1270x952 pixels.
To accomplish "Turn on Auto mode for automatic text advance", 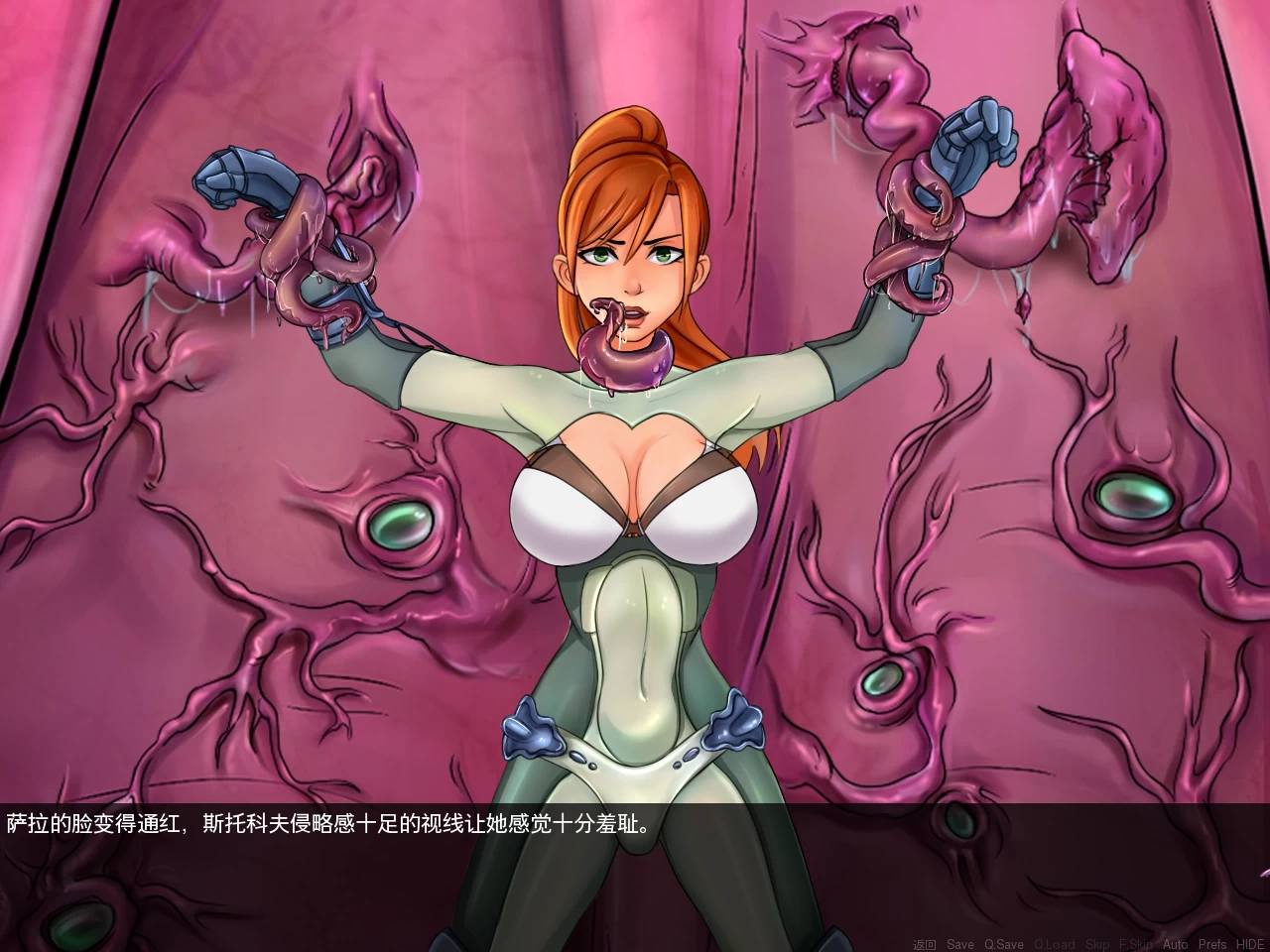I will click(x=1177, y=942).
